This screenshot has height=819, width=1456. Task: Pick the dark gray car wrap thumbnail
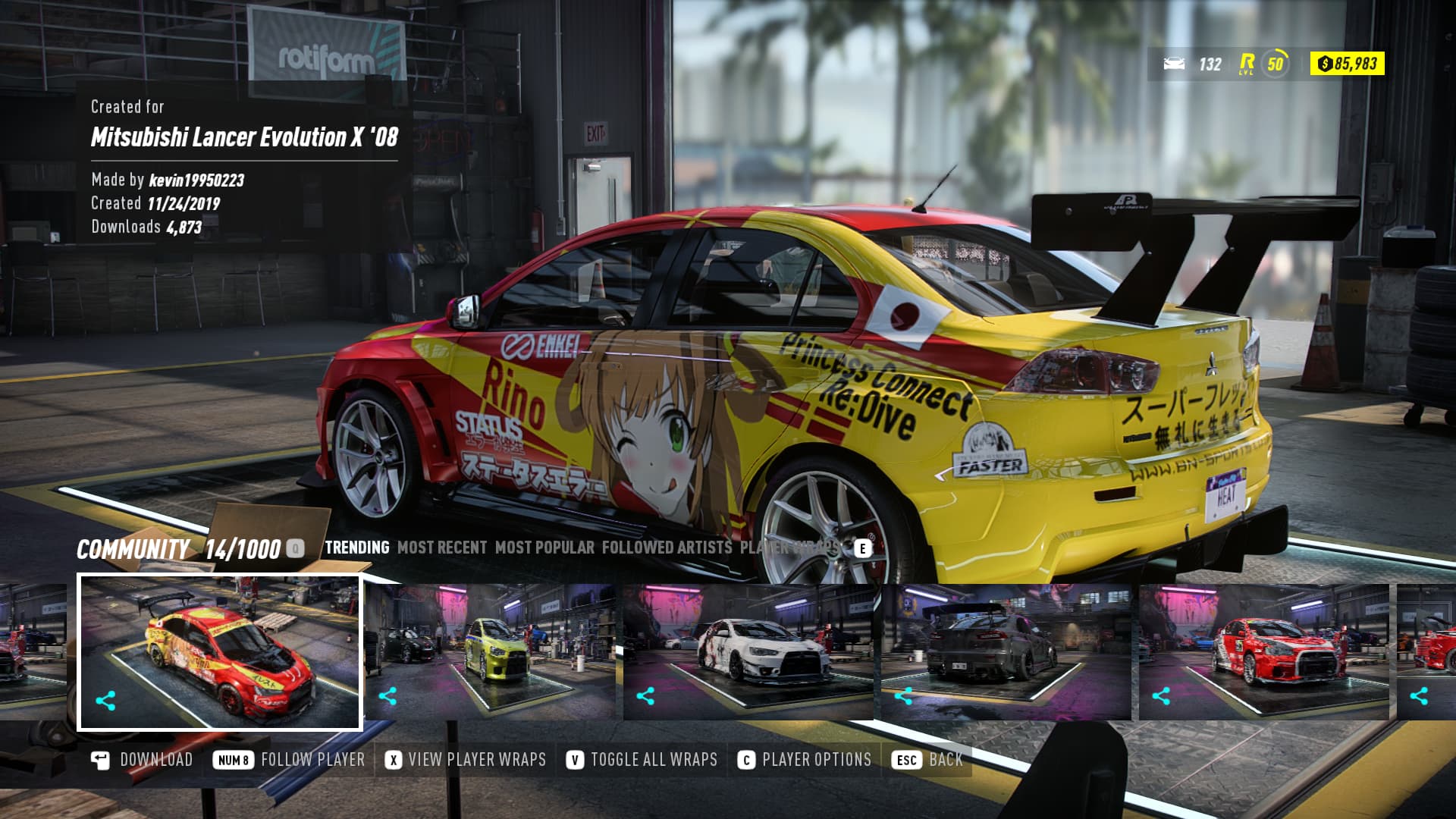(x=1006, y=651)
